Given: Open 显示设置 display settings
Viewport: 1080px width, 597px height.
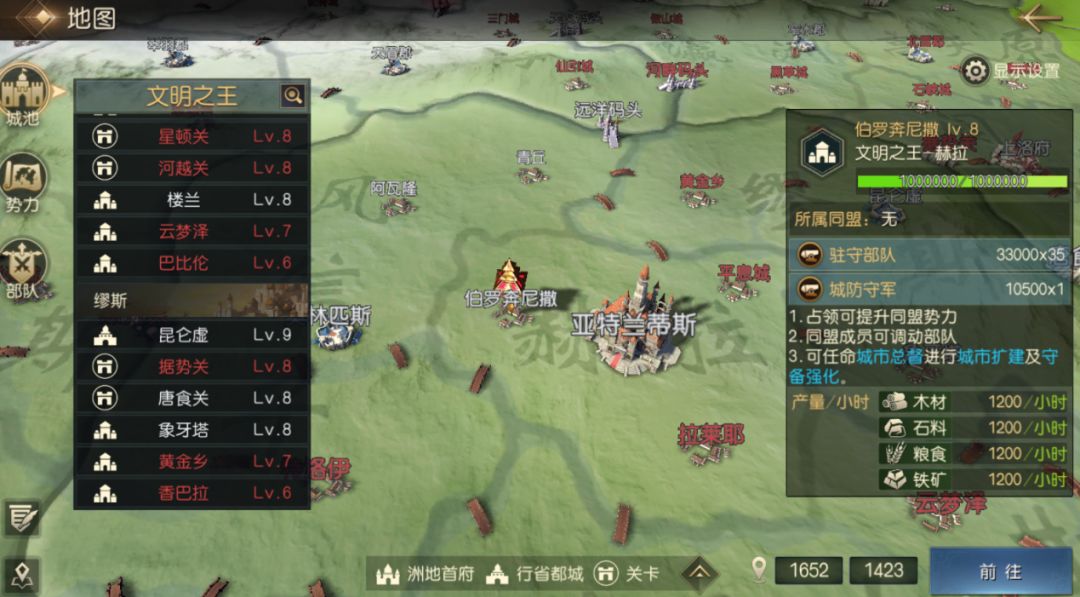Looking at the screenshot, I should coord(1011,71).
